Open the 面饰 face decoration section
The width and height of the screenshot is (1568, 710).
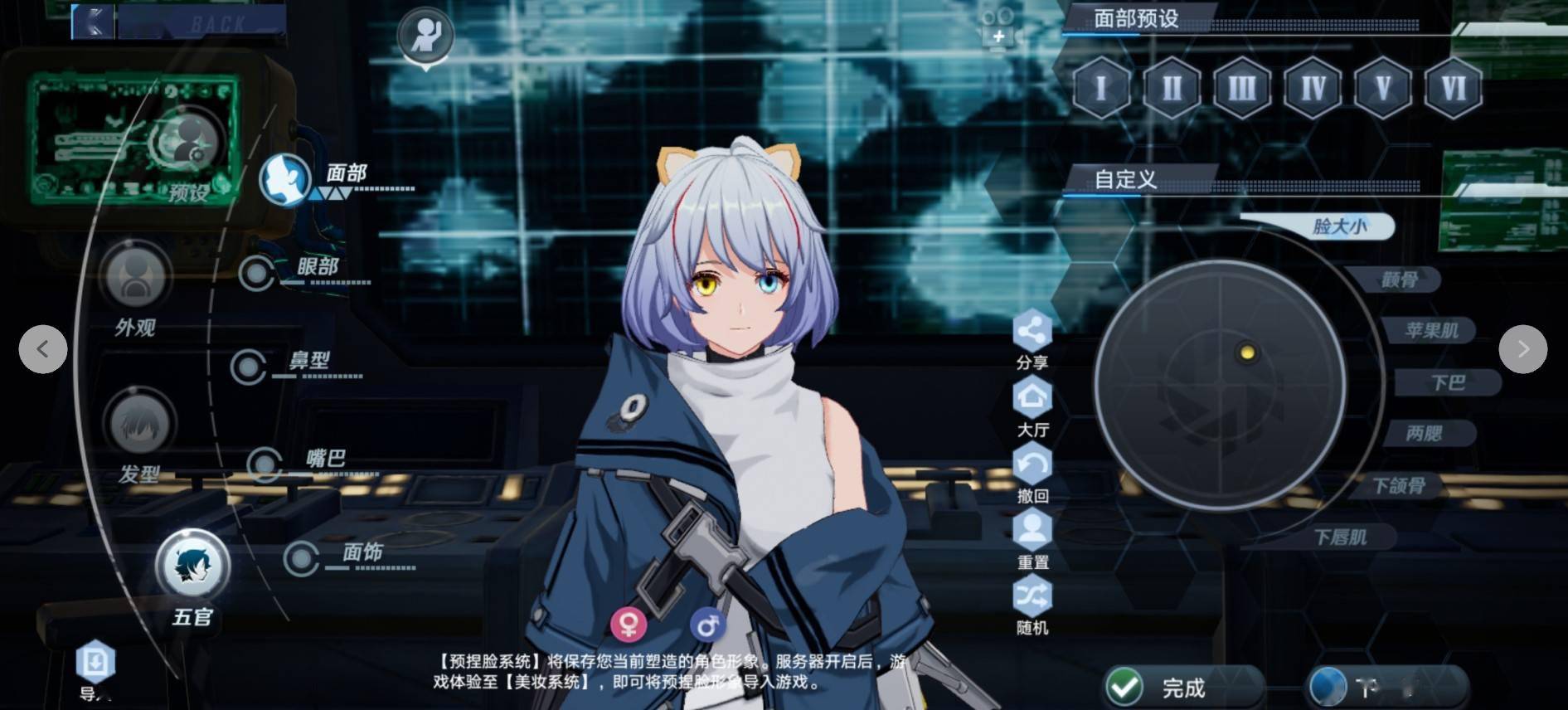click(302, 558)
